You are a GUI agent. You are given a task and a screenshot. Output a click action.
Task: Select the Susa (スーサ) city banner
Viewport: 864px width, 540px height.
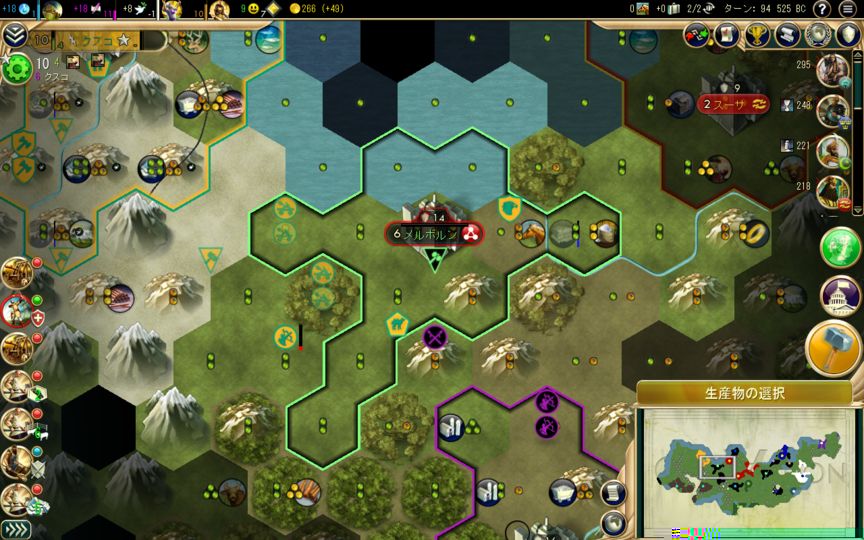coord(733,103)
